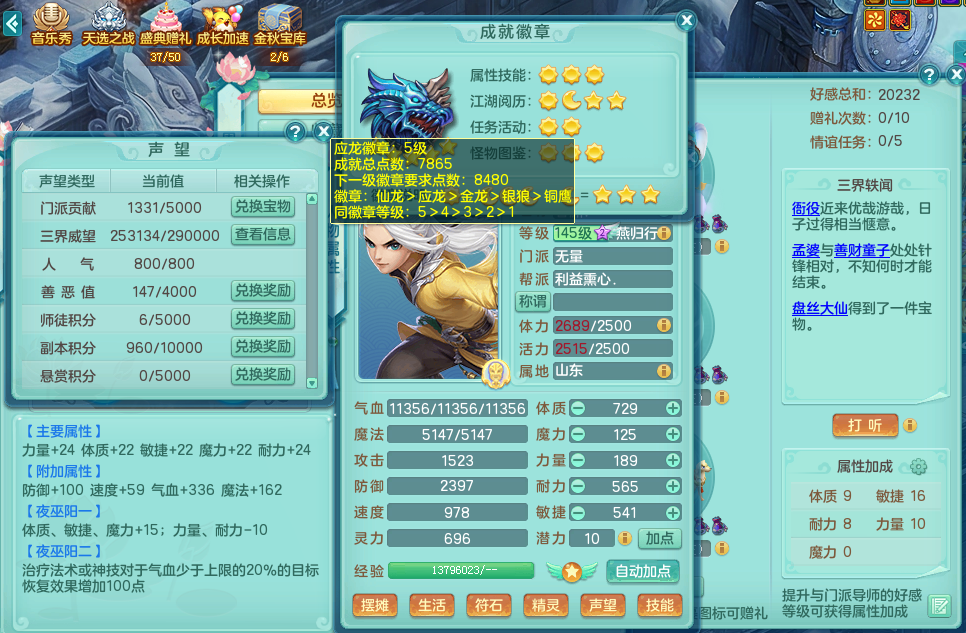Open the 音乐秀 music show icon

coord(53,24)
